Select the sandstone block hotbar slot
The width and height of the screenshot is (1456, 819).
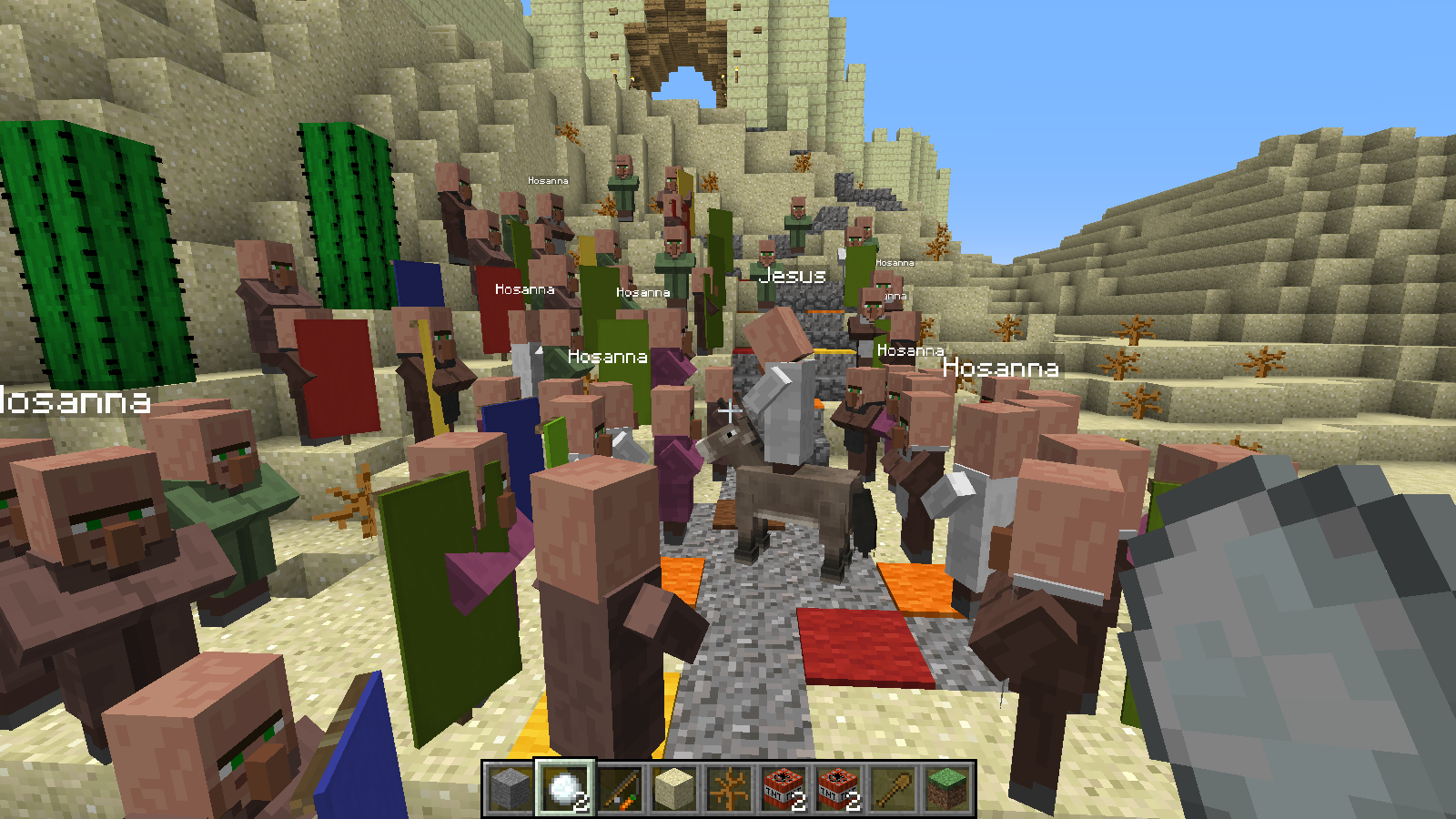(674, 788)
